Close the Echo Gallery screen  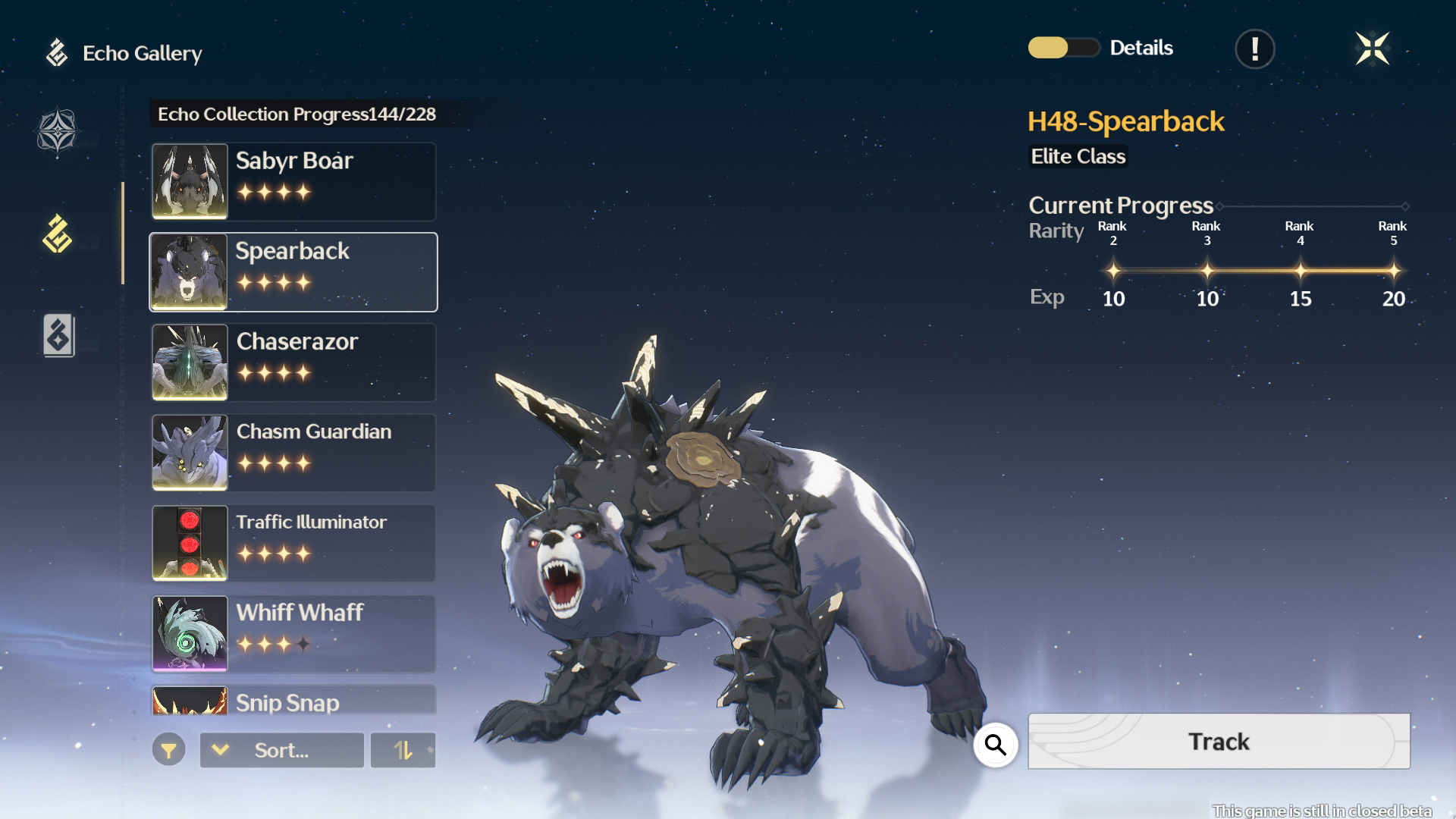tap(1372, 49)
